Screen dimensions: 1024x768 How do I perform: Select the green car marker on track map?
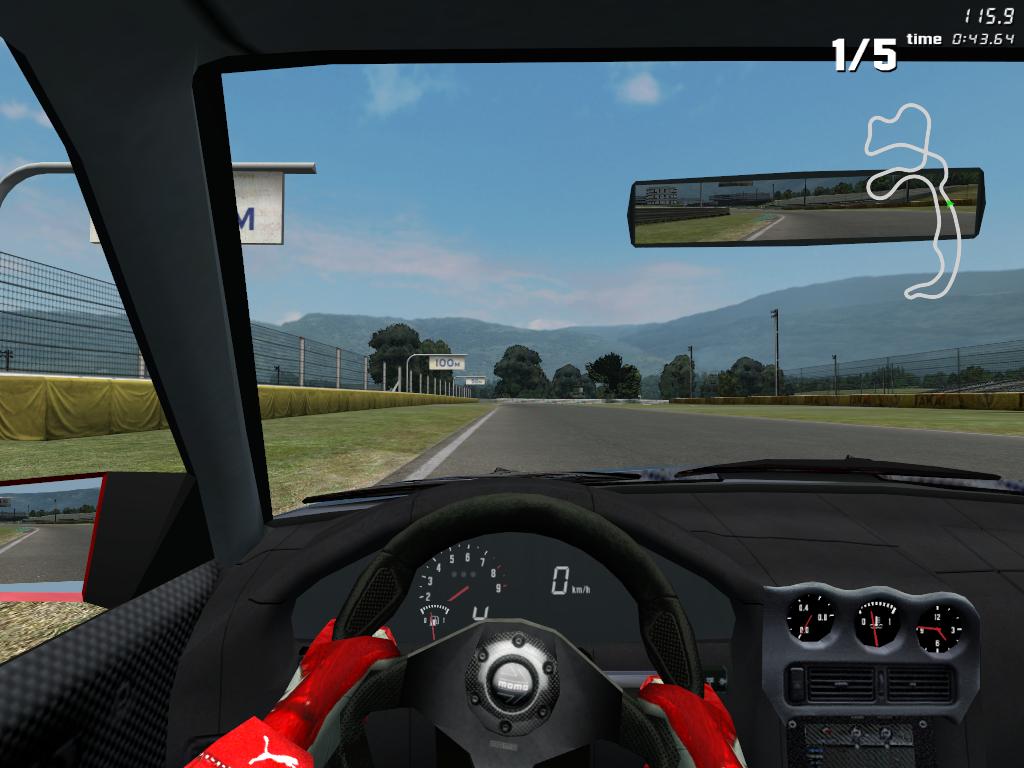click(949, 203)
